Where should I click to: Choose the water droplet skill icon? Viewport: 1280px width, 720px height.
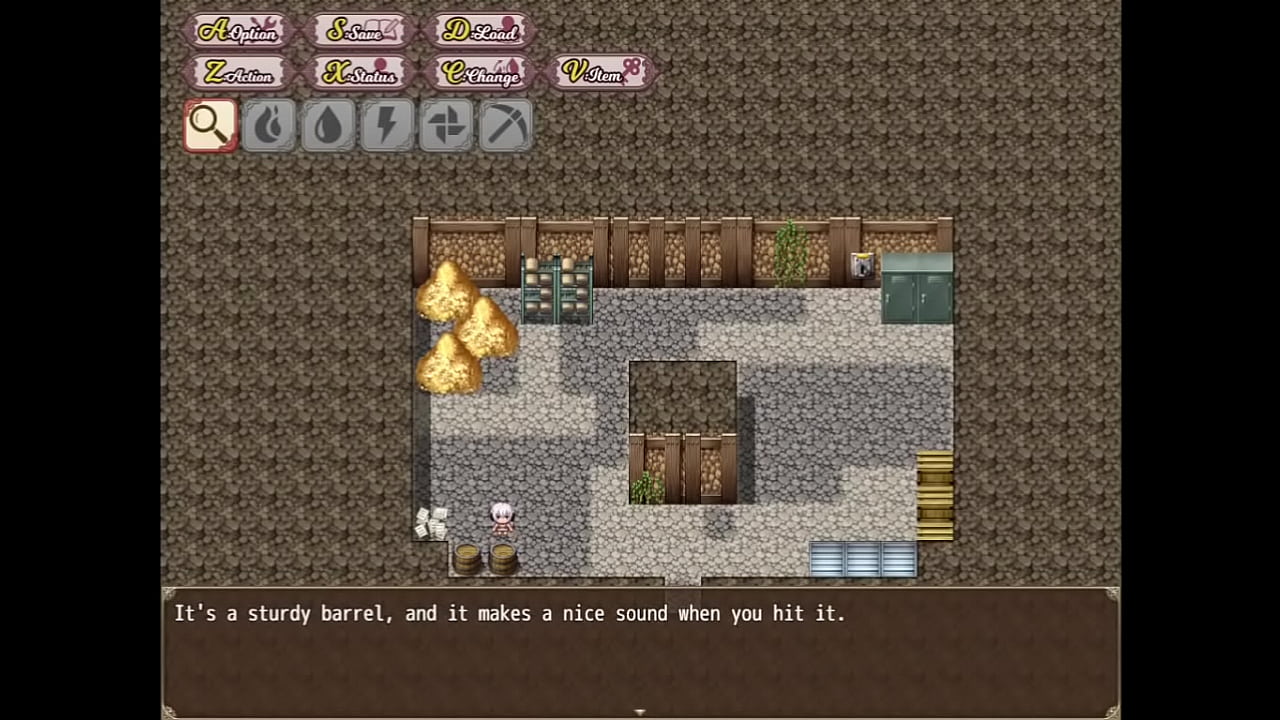point(328,126)
